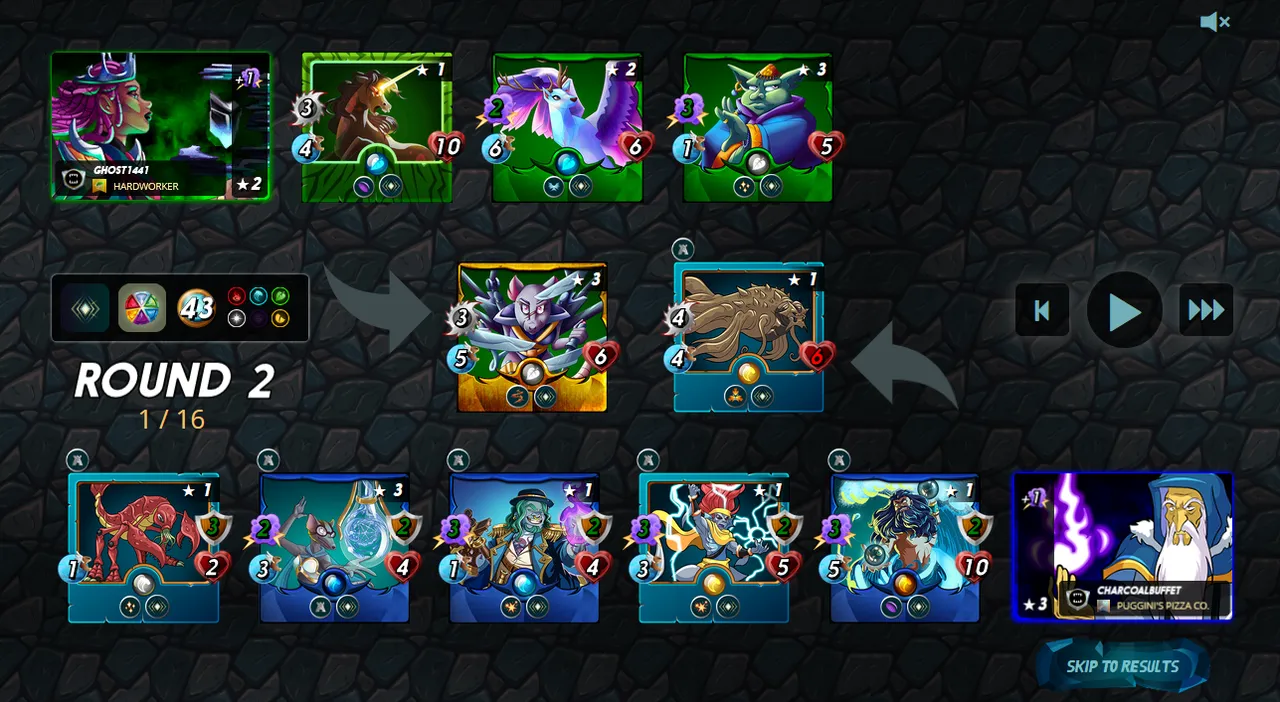The width and height of the screenshot is (1280, 702).
Task: Play the battle replay
Action: click(x=1124, y=311)
